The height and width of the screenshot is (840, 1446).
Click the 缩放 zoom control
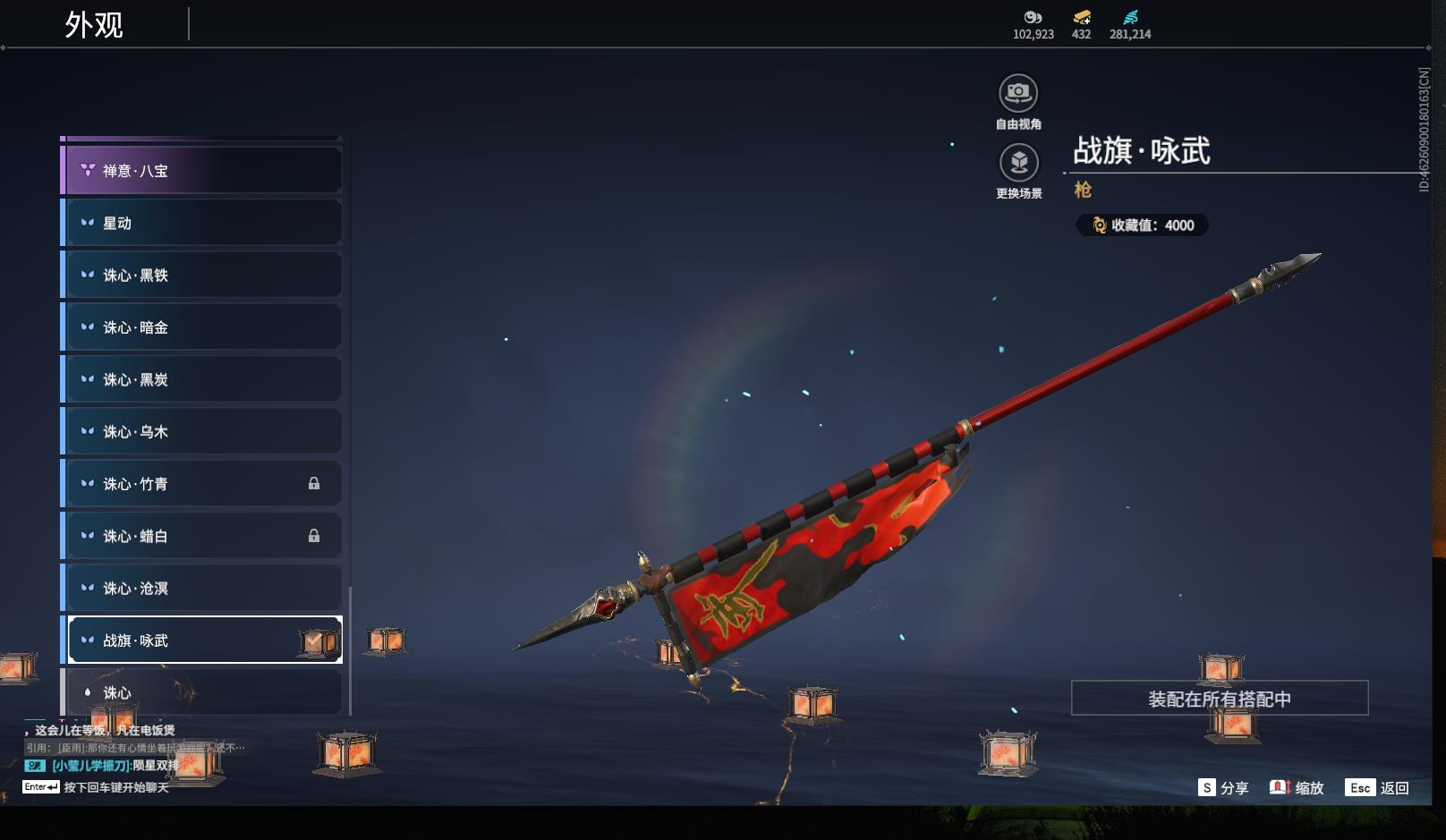click(1297, 787)
